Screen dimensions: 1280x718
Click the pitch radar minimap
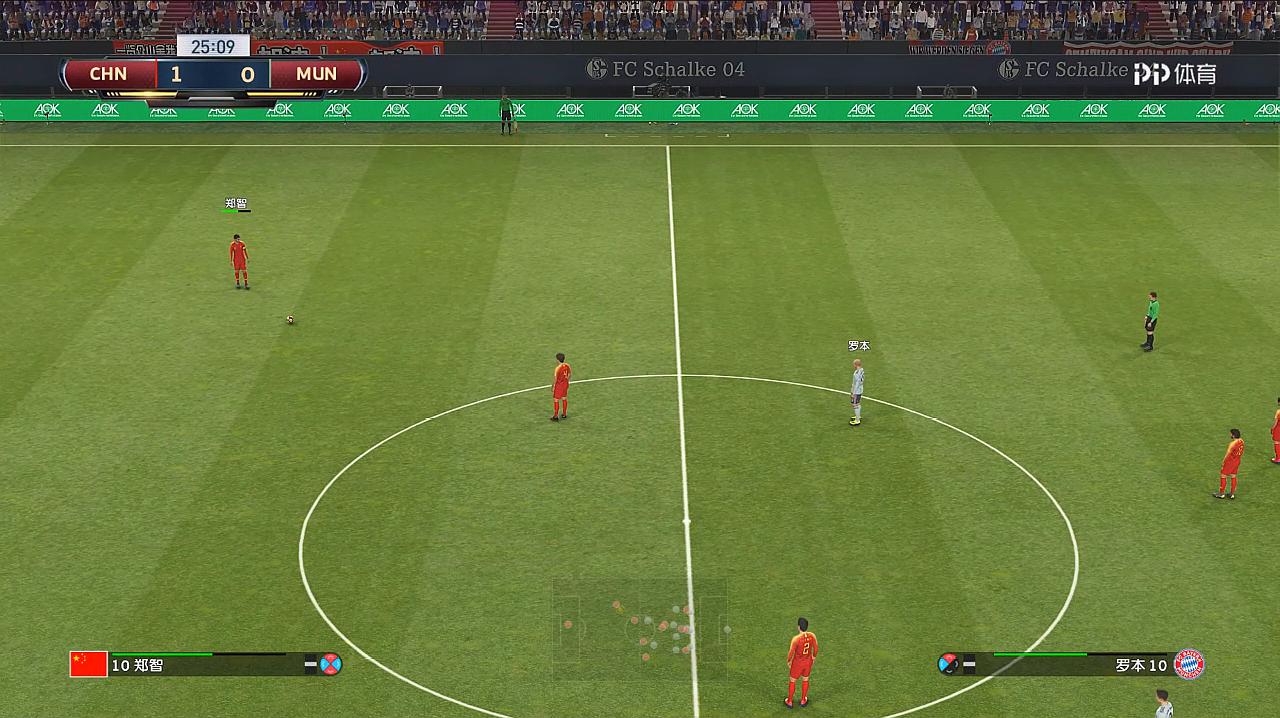[640, 628]
